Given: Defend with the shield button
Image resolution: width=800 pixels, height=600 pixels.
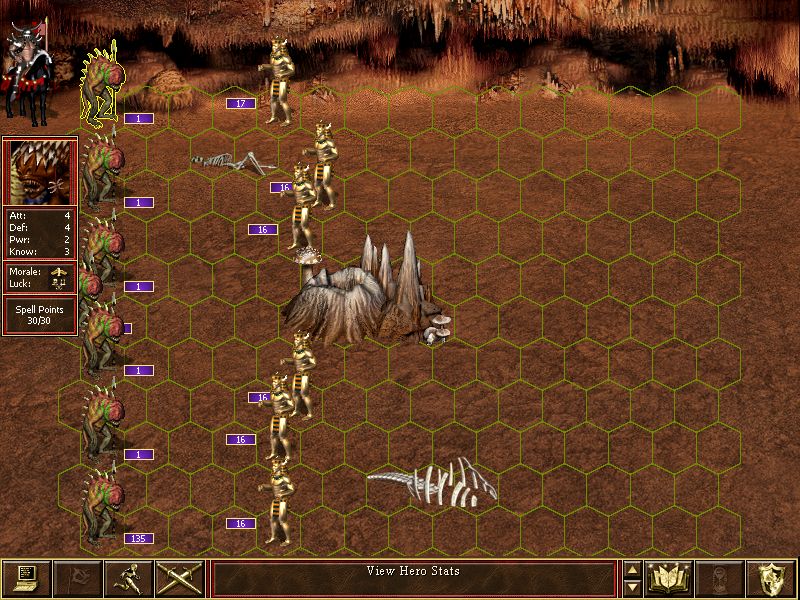Looking at the screenshot, I should click(x=773, y=578).
